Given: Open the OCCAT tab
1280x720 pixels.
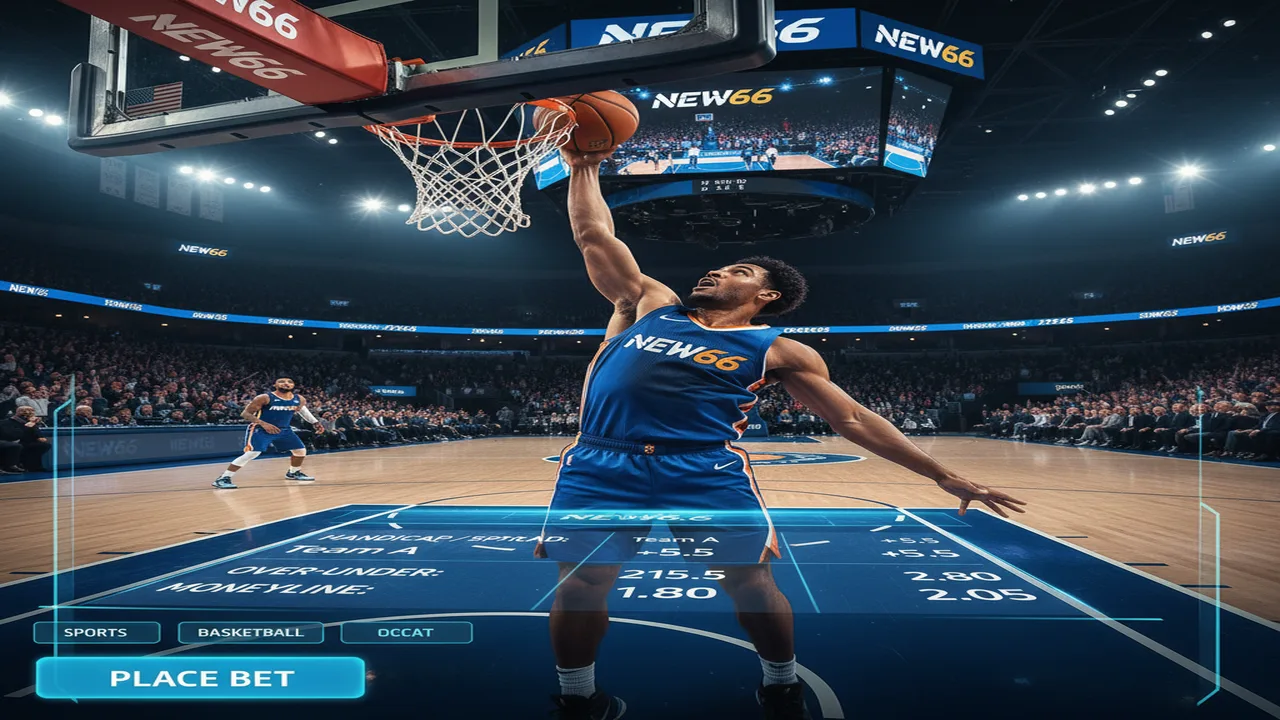Looking at the screenshot, I should pos(406,632).
